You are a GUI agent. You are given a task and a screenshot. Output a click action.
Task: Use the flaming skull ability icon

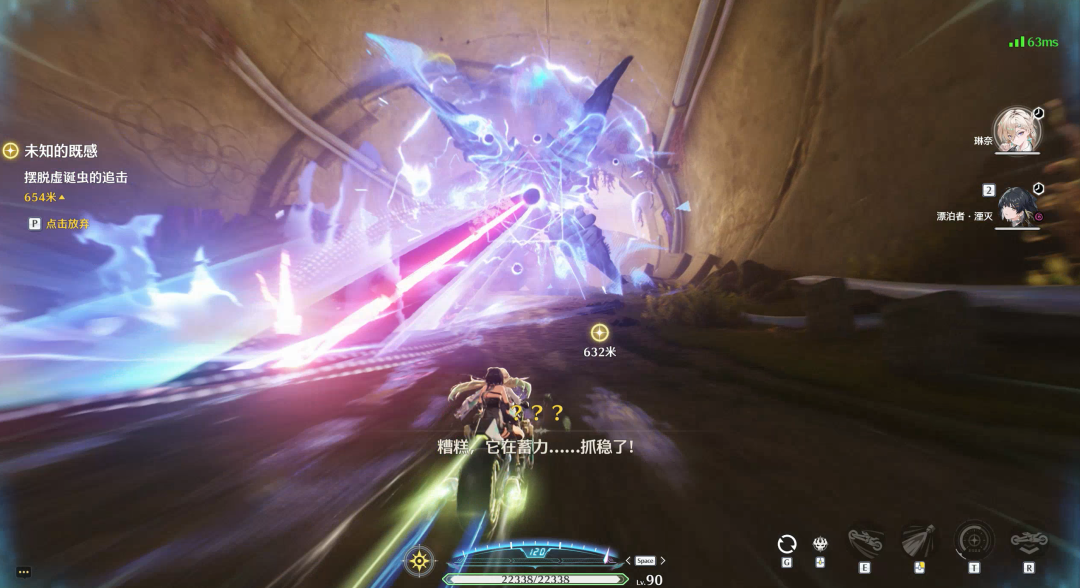820,543
